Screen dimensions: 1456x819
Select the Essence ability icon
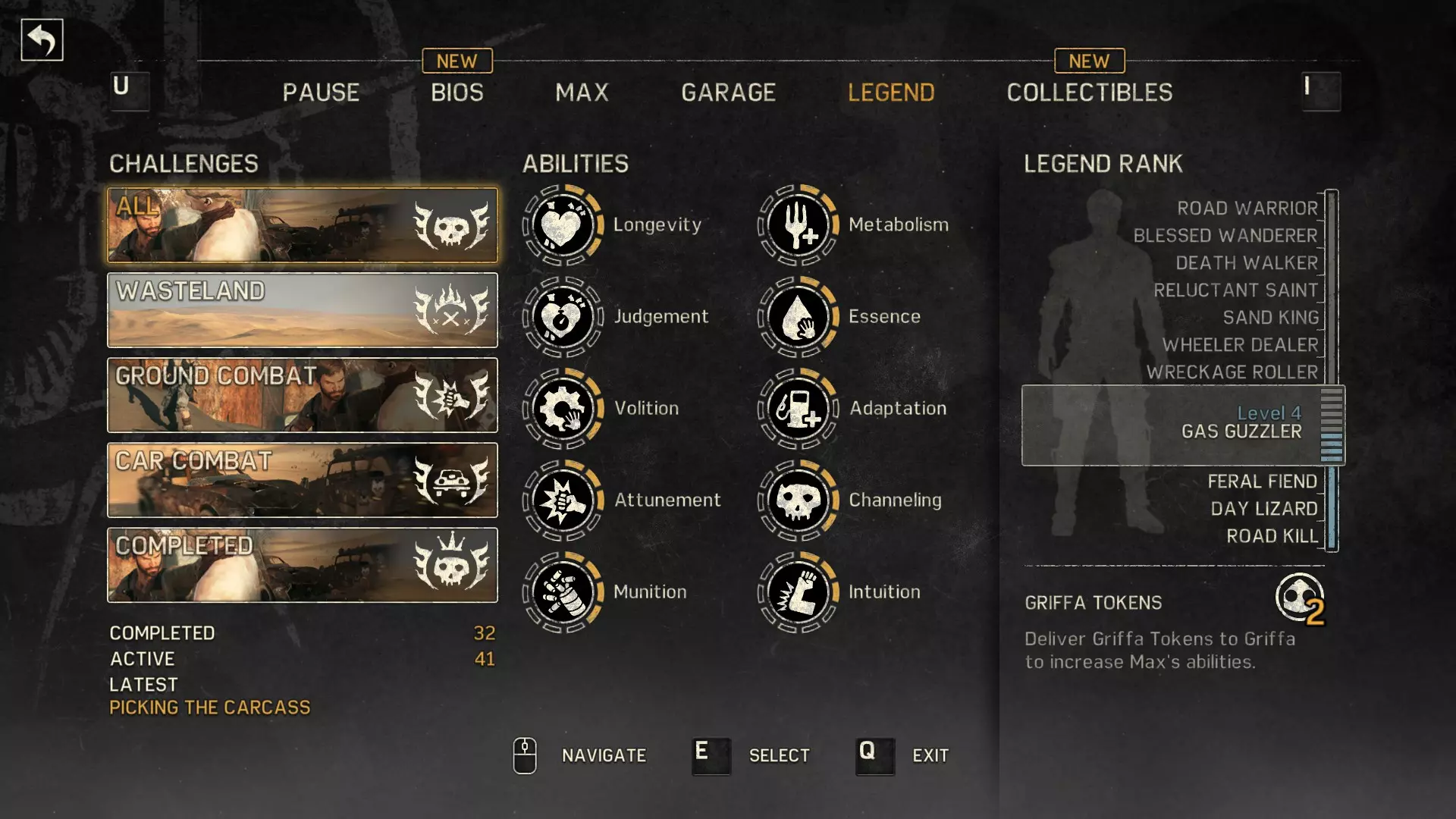pyautogui.click(x=798, y=317)
